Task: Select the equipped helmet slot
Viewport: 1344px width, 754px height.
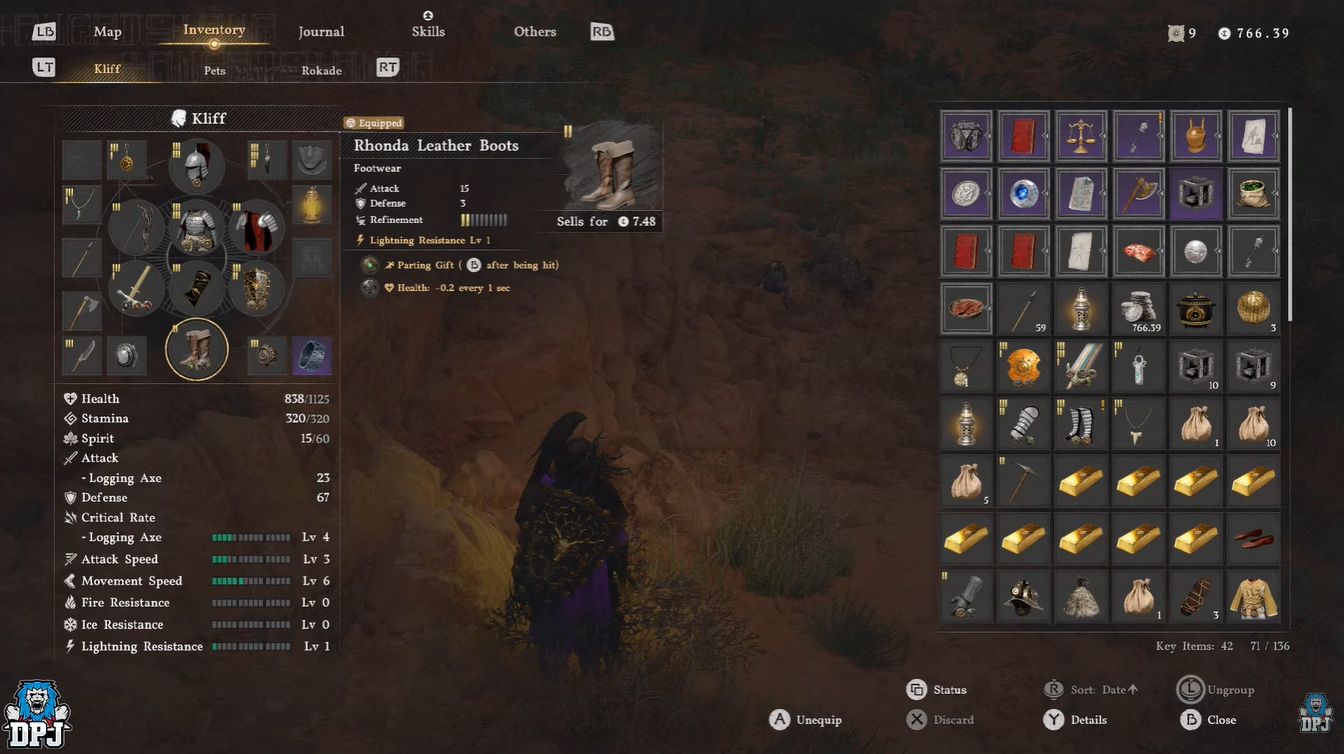Action: click(197, 165)
